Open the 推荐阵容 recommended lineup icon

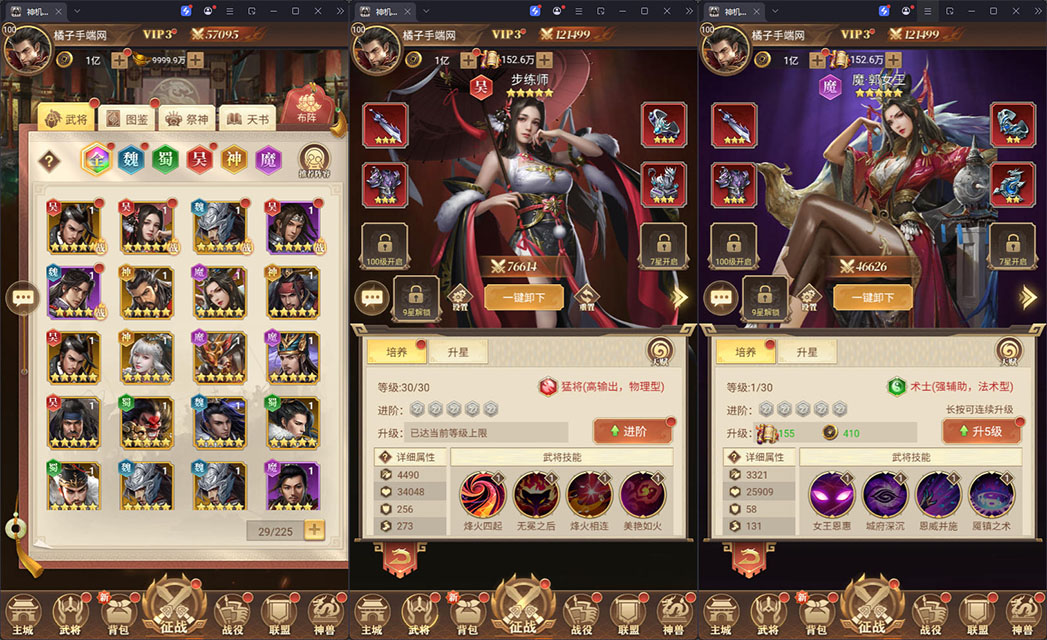(314, 161)
